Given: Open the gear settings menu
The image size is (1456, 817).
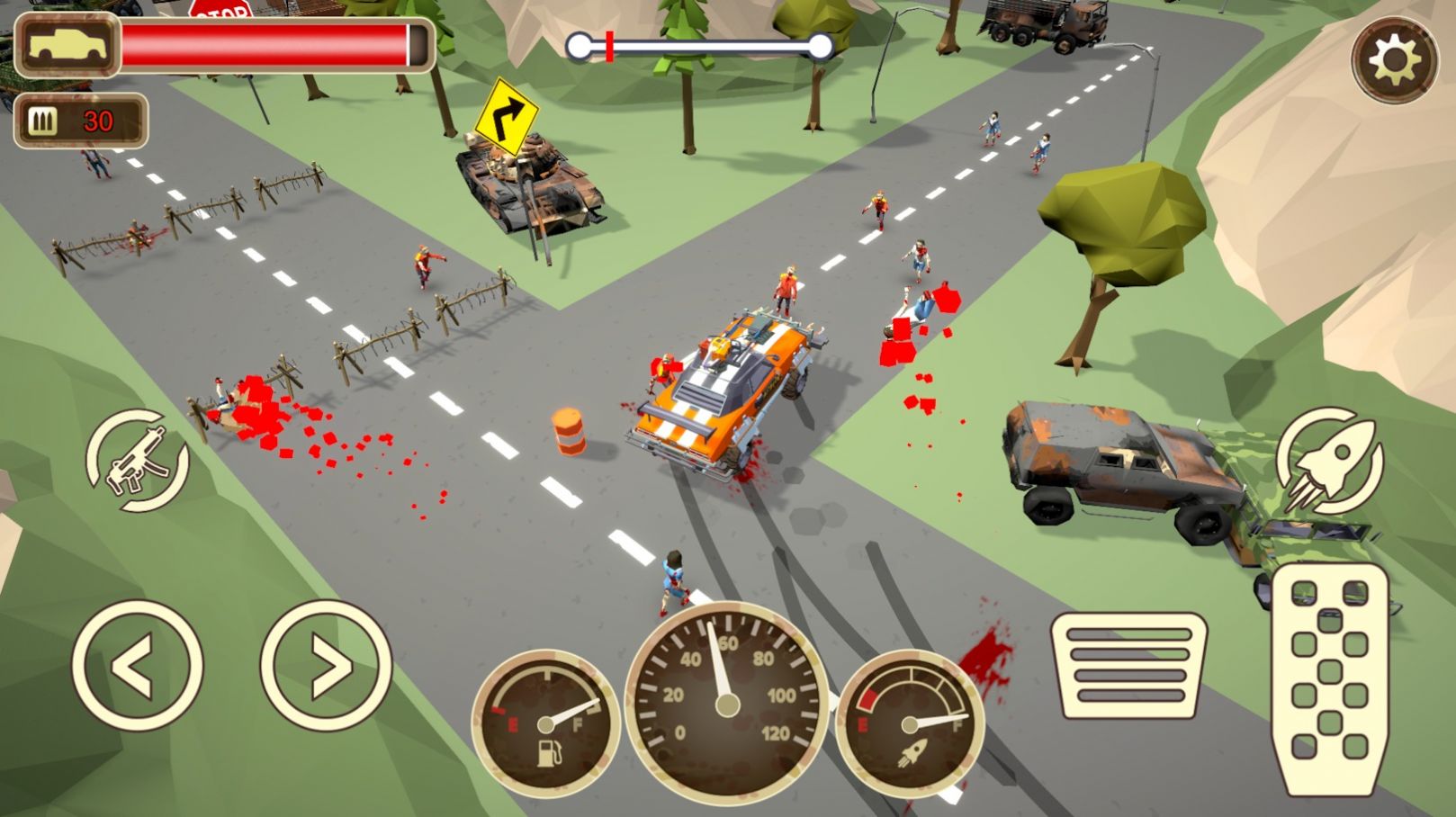Looking at the screenshot, I should pos(1394,59).
